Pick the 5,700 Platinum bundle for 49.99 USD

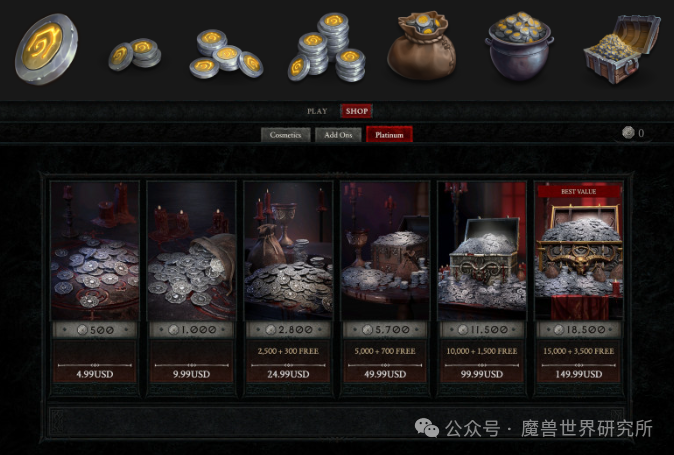tap(385, 285)
